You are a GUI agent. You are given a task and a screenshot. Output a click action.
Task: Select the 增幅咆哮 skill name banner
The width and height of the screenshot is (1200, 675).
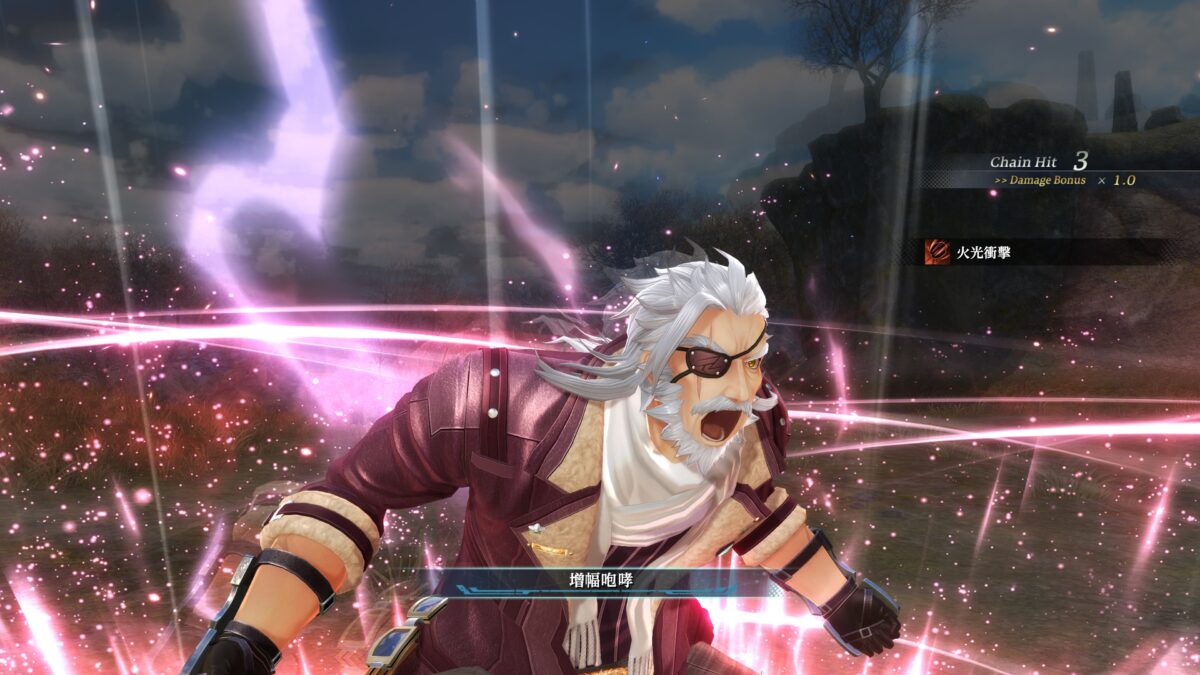tap(599, 580)
